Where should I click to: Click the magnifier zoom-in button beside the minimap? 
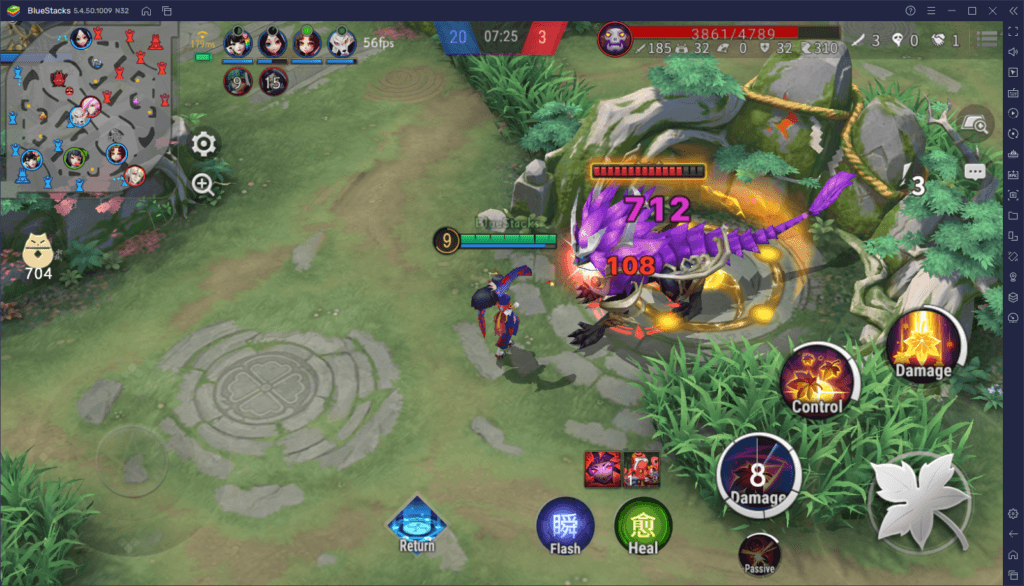(204, 184)
